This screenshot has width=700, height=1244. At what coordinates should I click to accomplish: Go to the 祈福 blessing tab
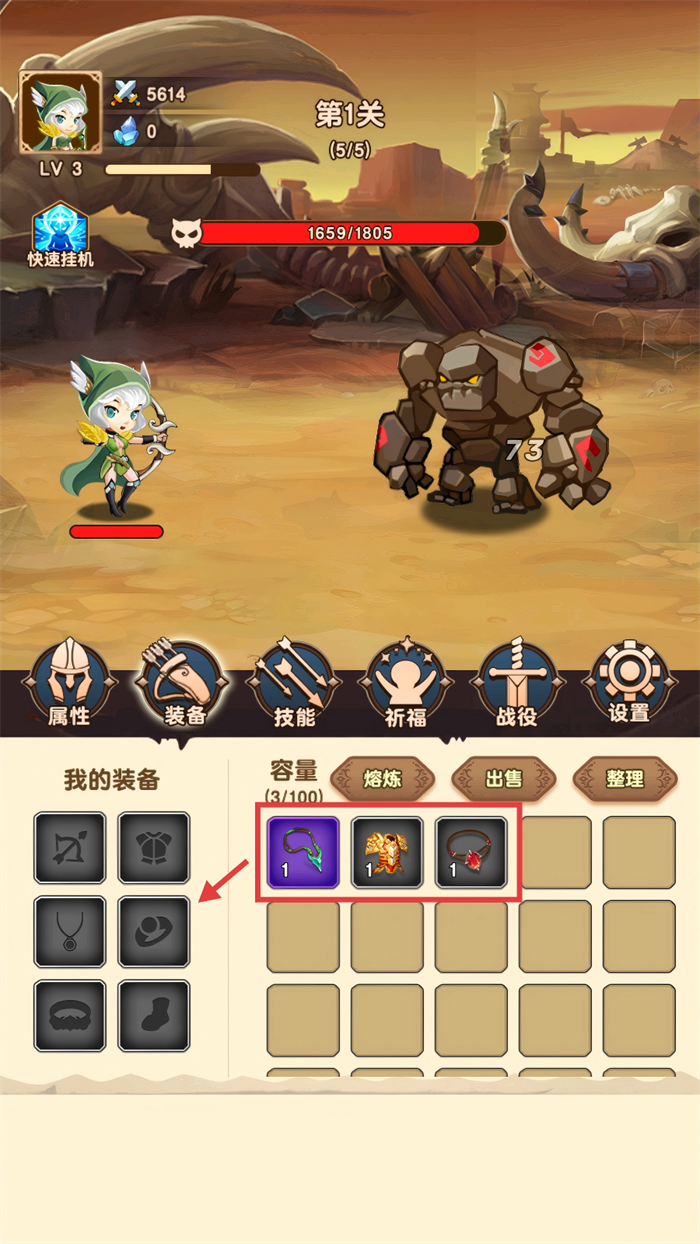point(406,685)
